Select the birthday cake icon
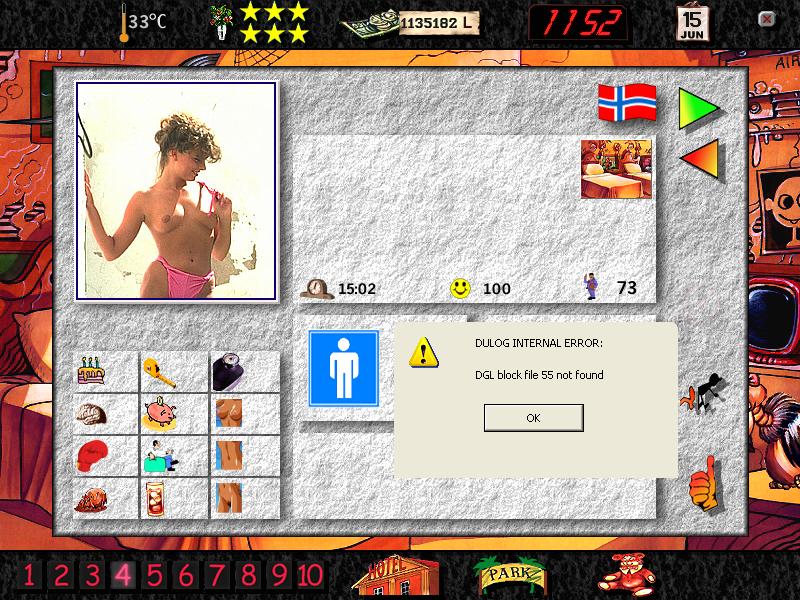The height and width of the screenshot is (600, 800). coord(93,373)
